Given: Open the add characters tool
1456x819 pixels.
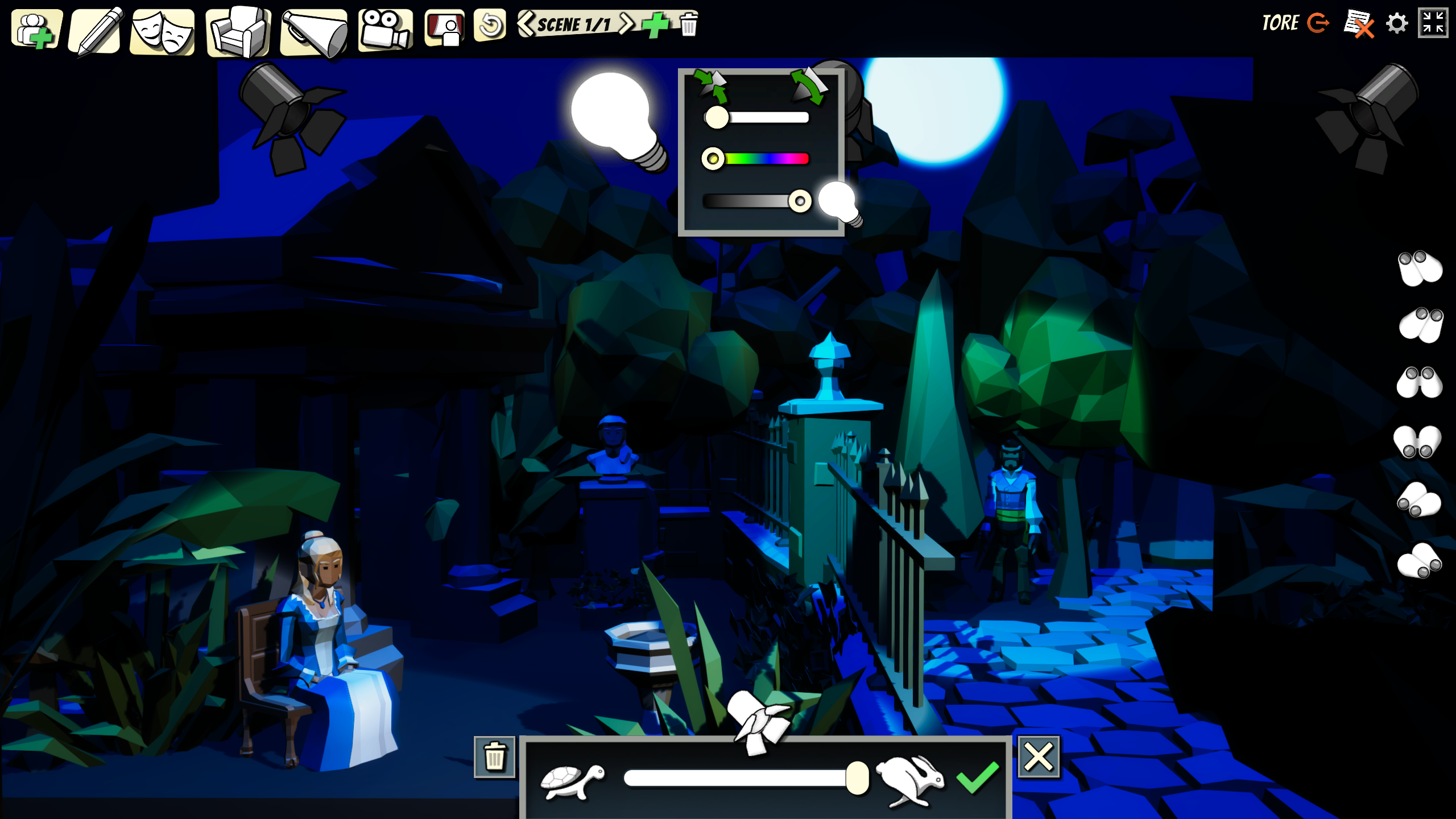Looking at the screenshot, I should coord(36,30).
